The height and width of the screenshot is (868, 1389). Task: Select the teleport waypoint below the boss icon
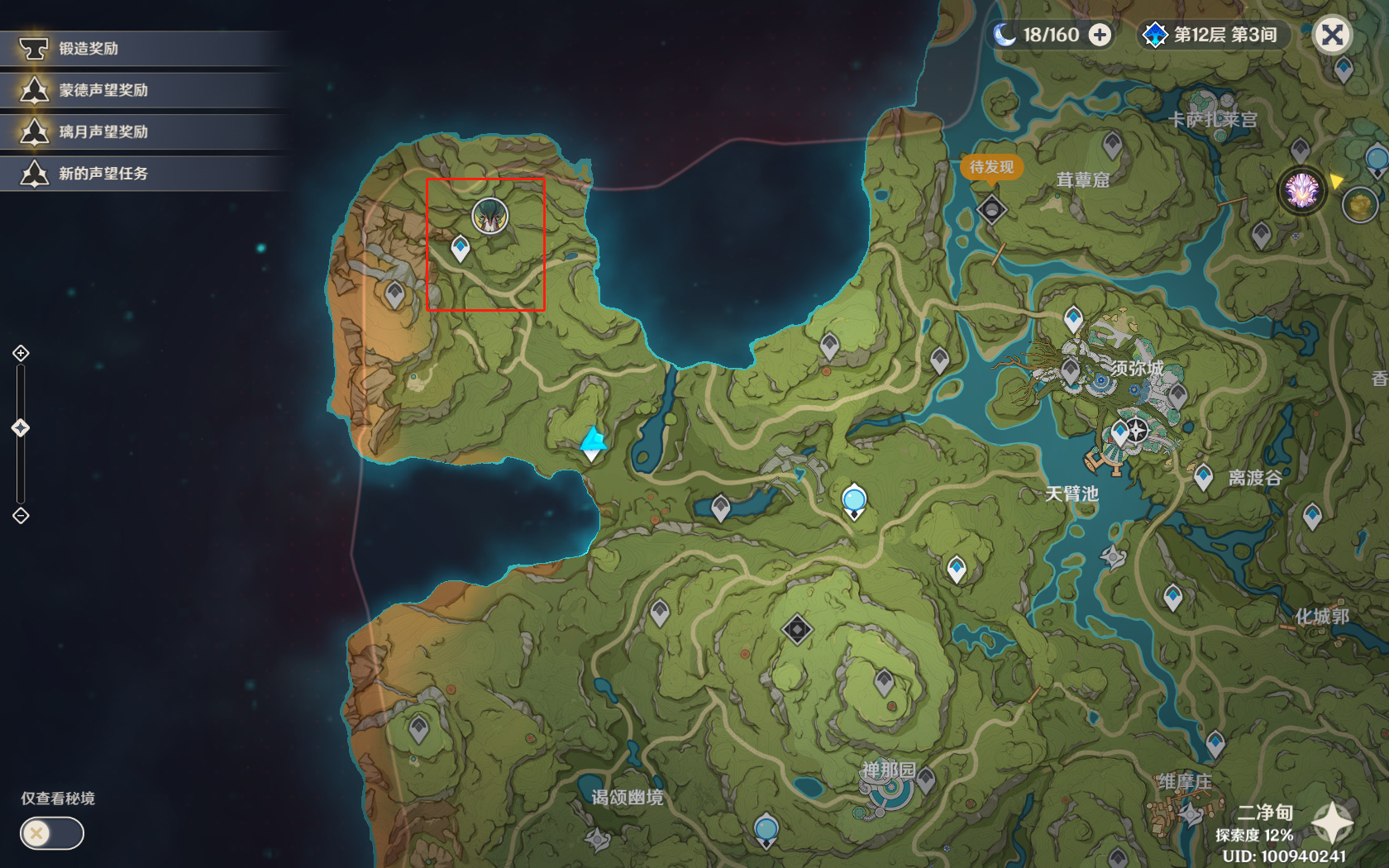[x=461, y=248]
